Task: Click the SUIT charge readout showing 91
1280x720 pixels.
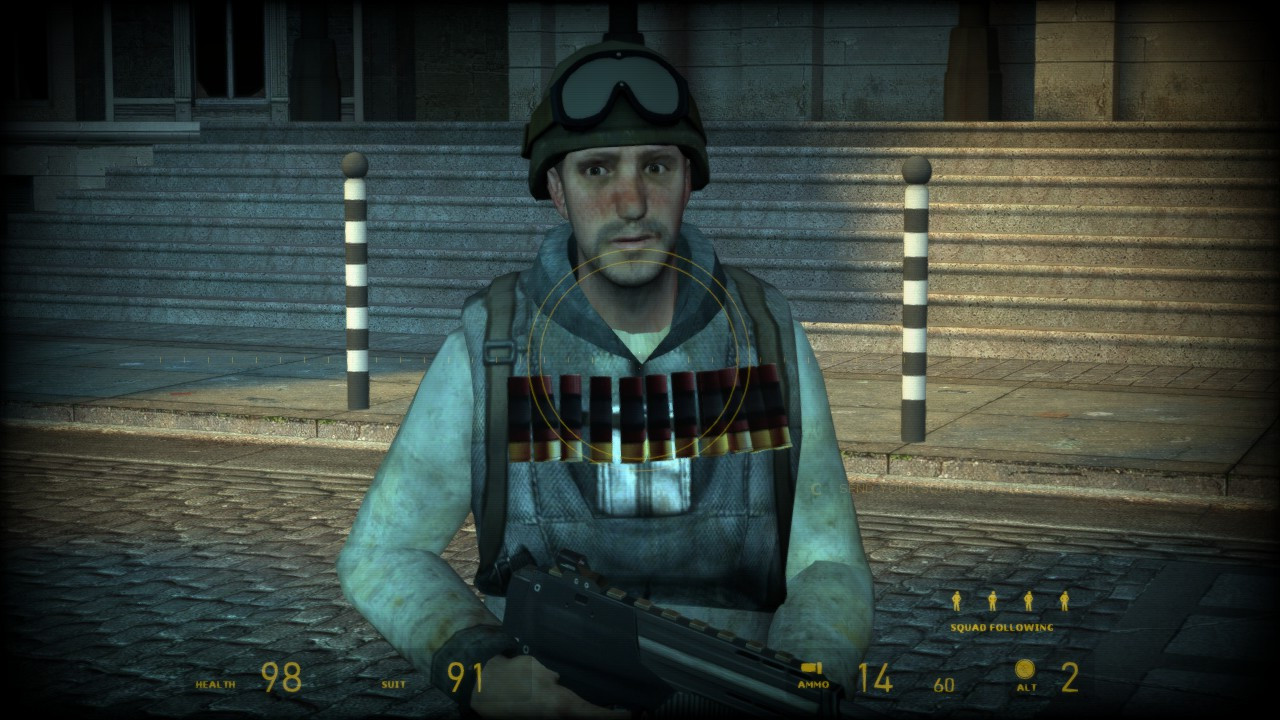Action: [x=465, y=679]
